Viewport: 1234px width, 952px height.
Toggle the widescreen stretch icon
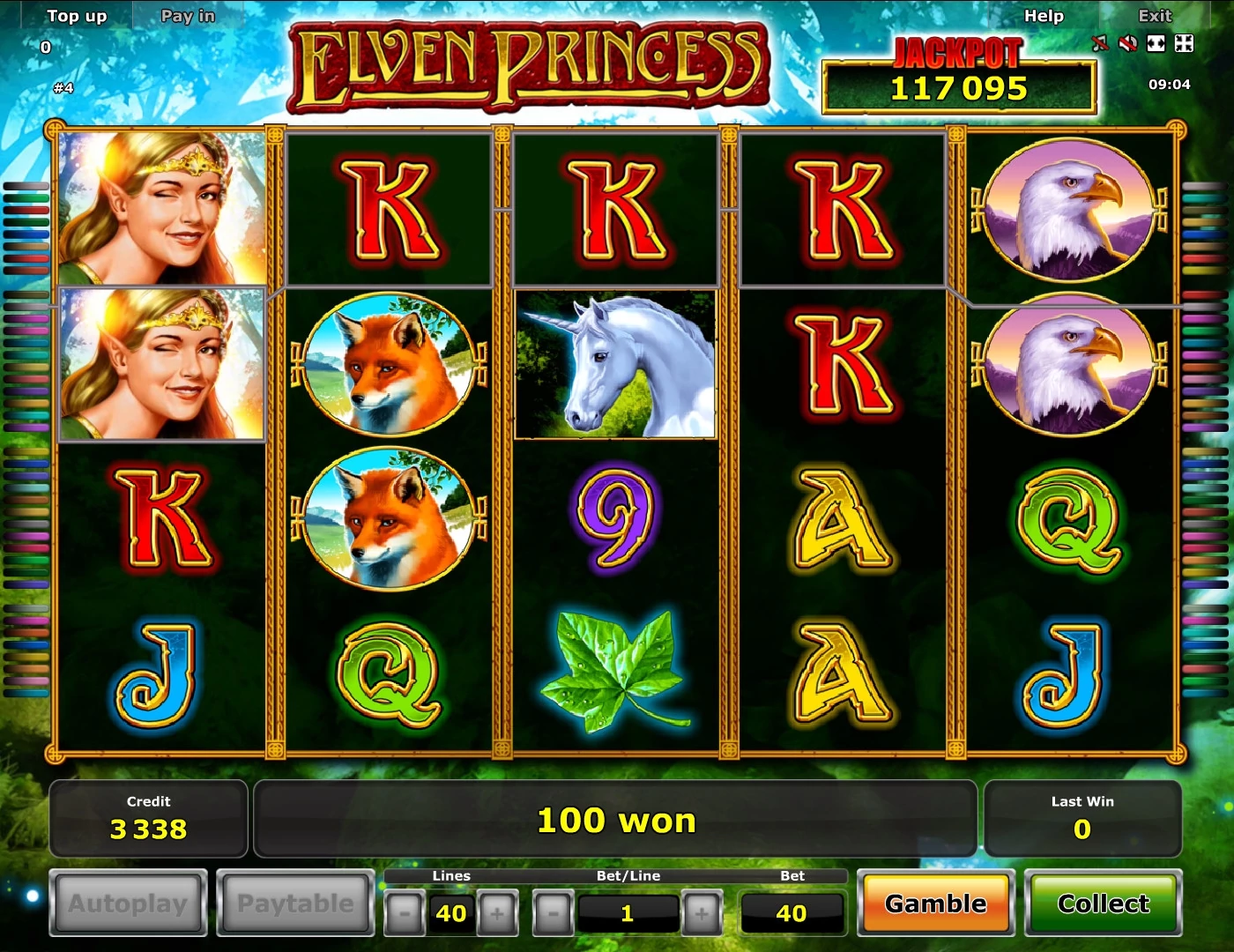[x=1156, y=43]
